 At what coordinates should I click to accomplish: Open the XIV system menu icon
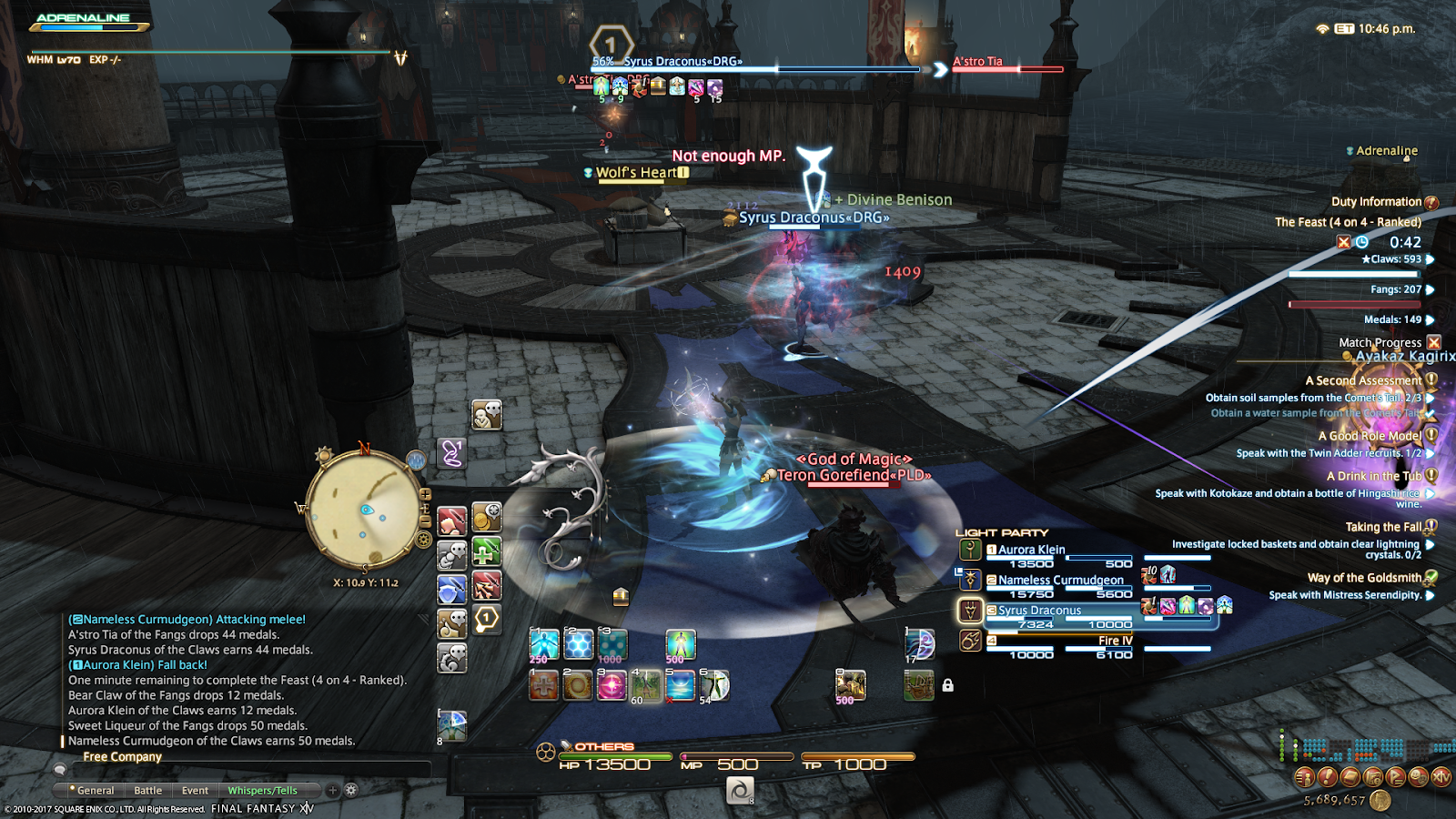1441,776
